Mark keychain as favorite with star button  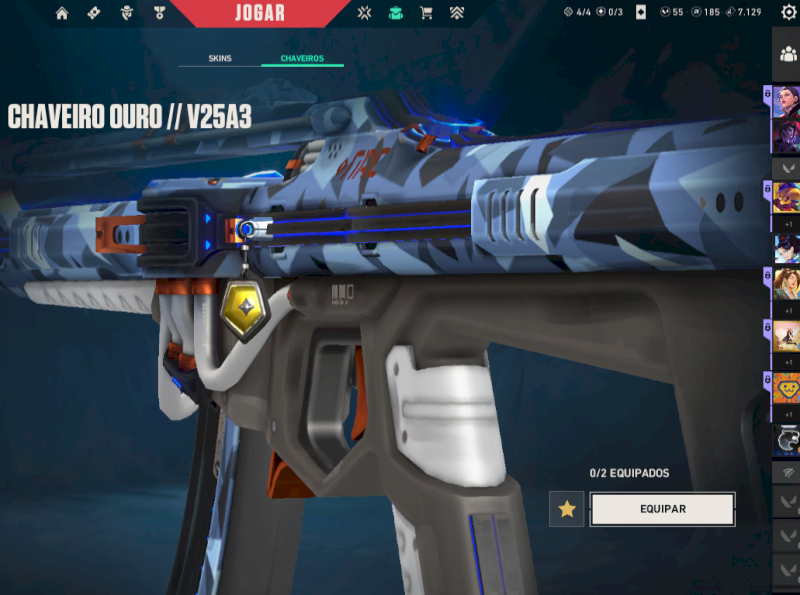click(567, 509)
